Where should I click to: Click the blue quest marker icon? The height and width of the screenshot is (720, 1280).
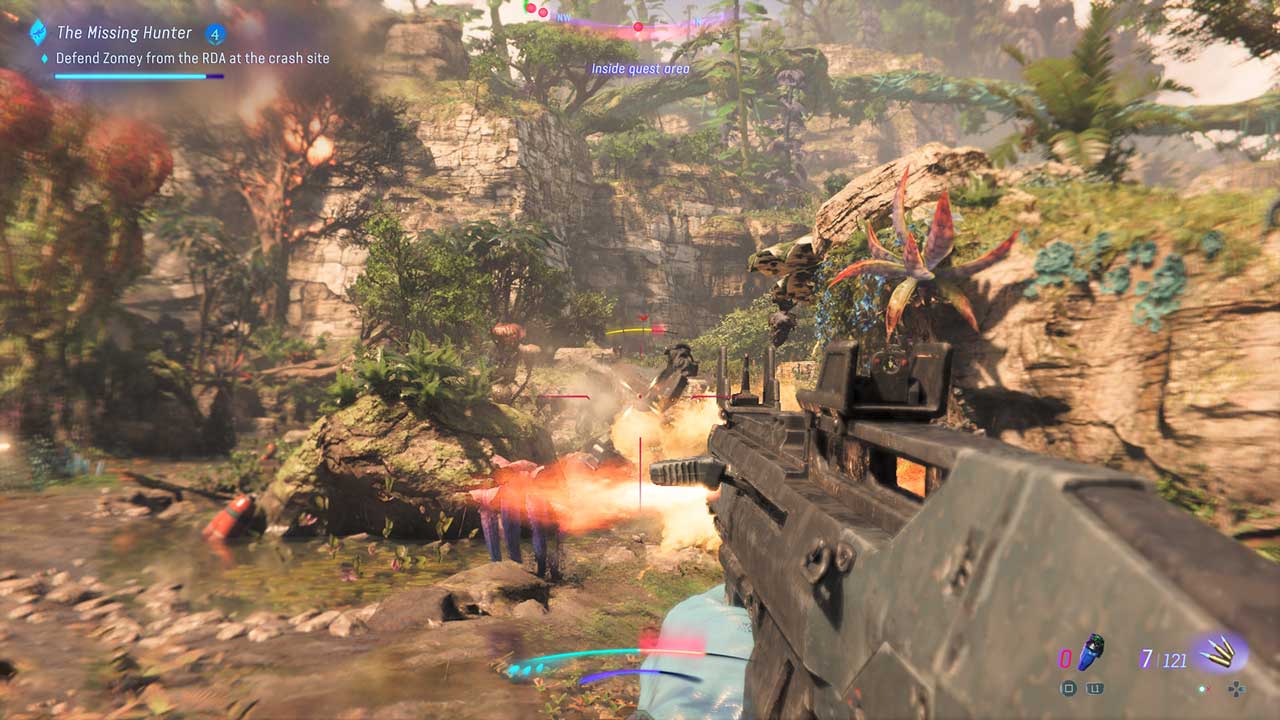(38, 32)
